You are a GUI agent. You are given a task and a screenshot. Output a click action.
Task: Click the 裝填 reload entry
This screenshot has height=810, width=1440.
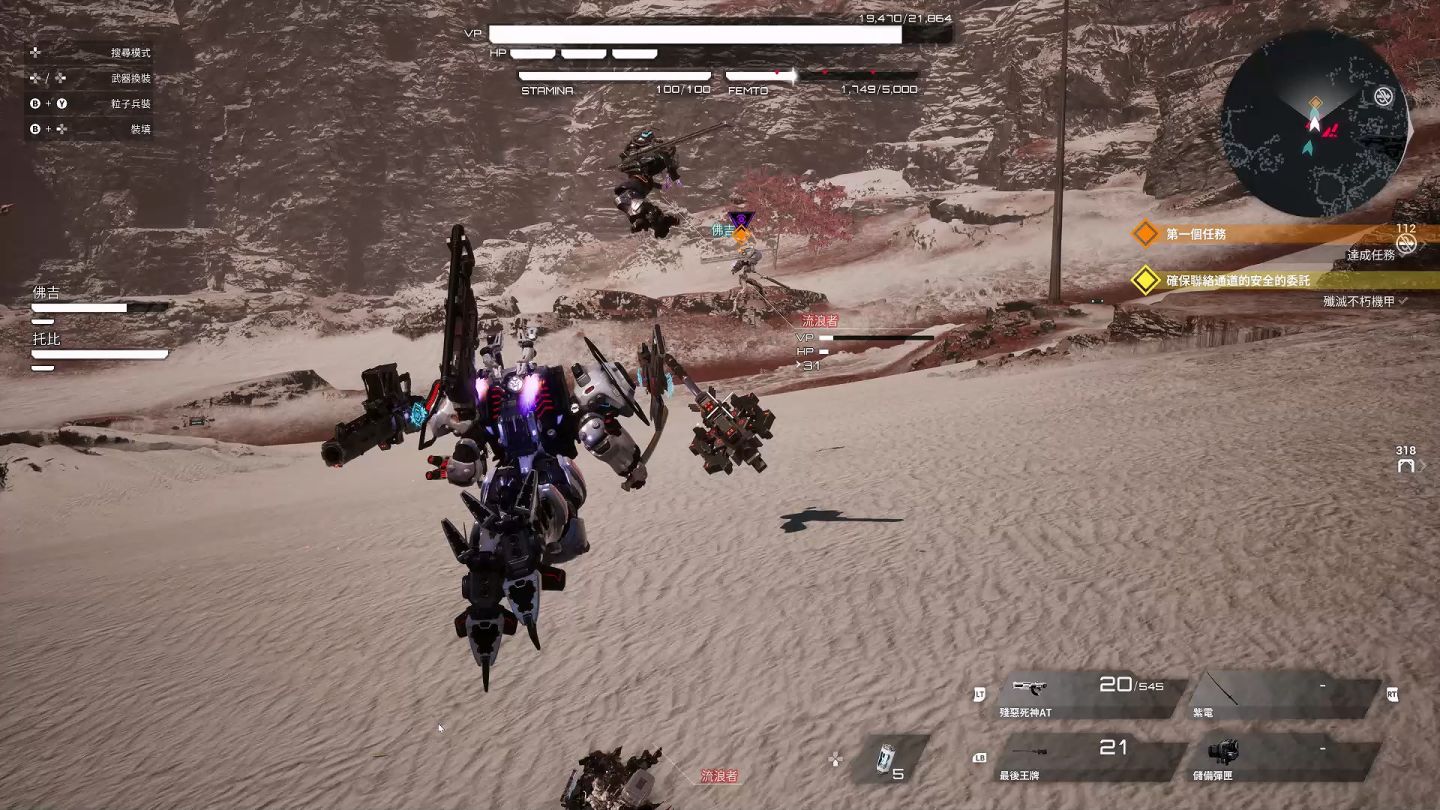(140, 129)
